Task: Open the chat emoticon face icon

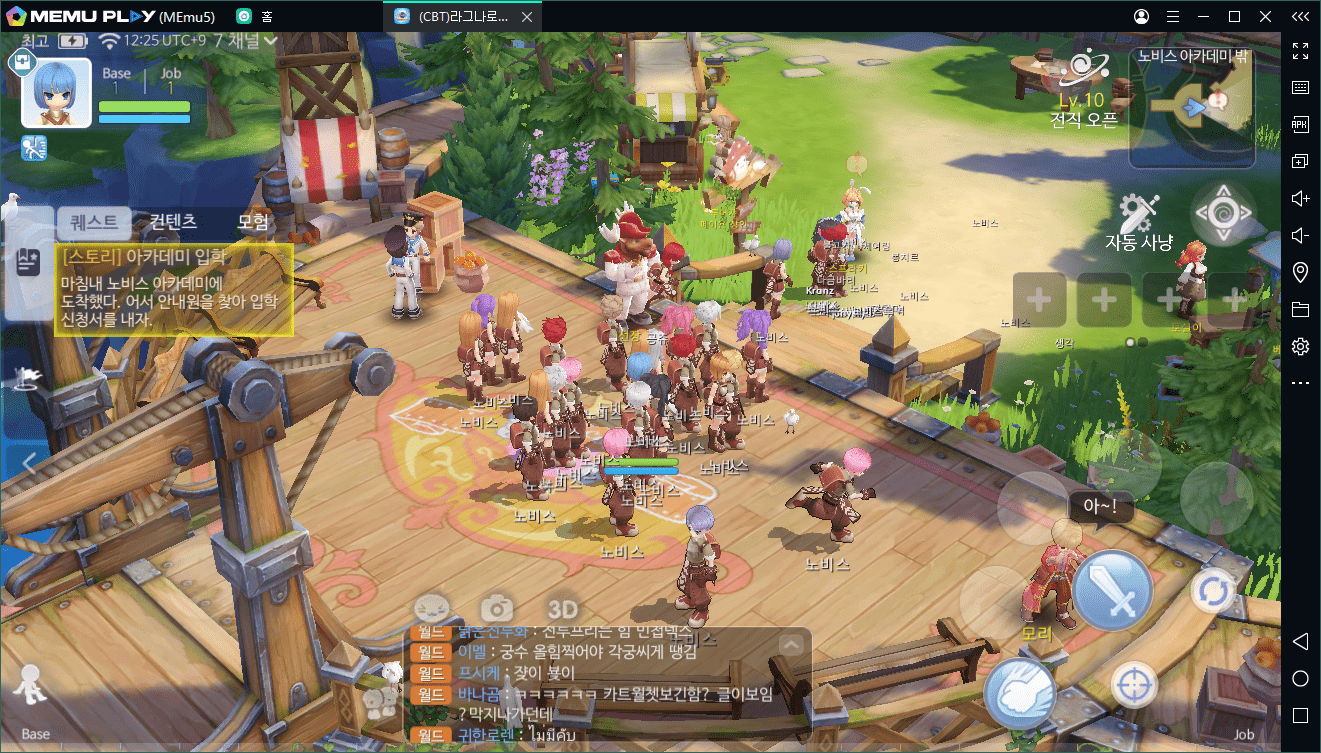Action: pos(432,608)
